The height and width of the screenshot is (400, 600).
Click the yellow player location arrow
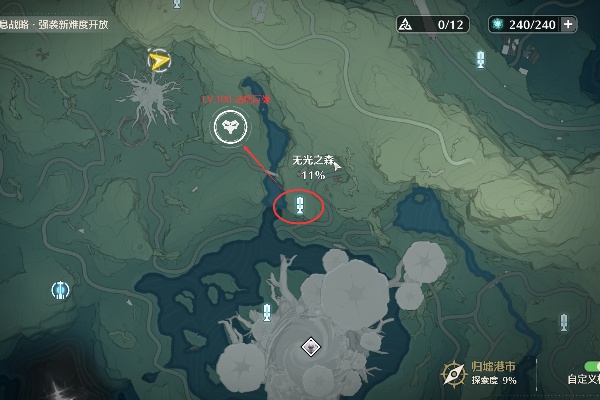157,62
